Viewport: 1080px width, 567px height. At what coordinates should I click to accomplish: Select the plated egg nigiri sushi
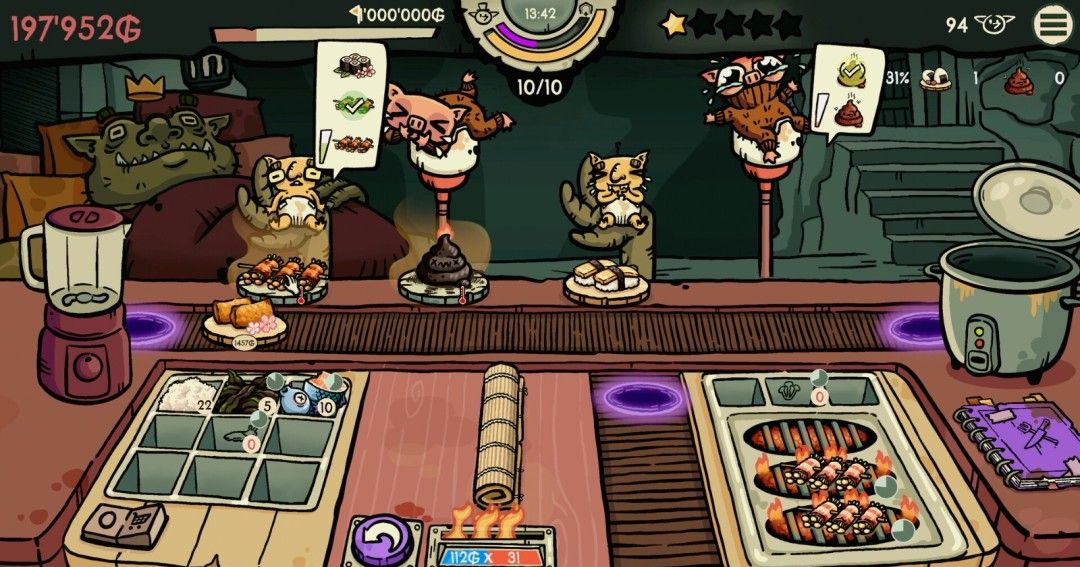click(600, 278)
